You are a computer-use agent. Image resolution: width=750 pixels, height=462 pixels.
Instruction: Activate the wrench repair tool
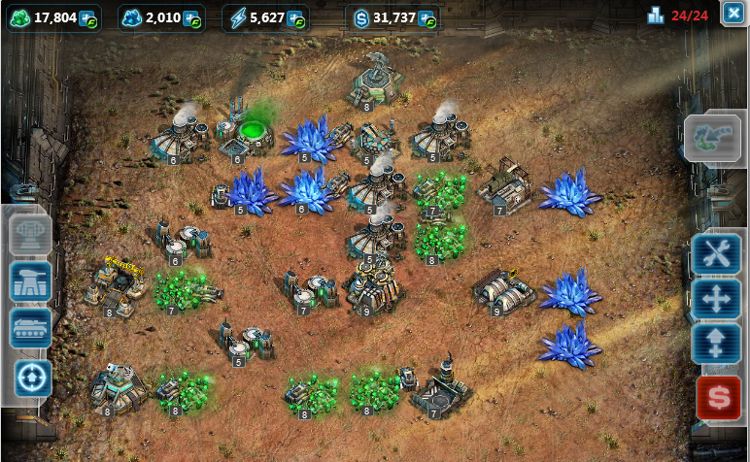click(x=716, y=255)
